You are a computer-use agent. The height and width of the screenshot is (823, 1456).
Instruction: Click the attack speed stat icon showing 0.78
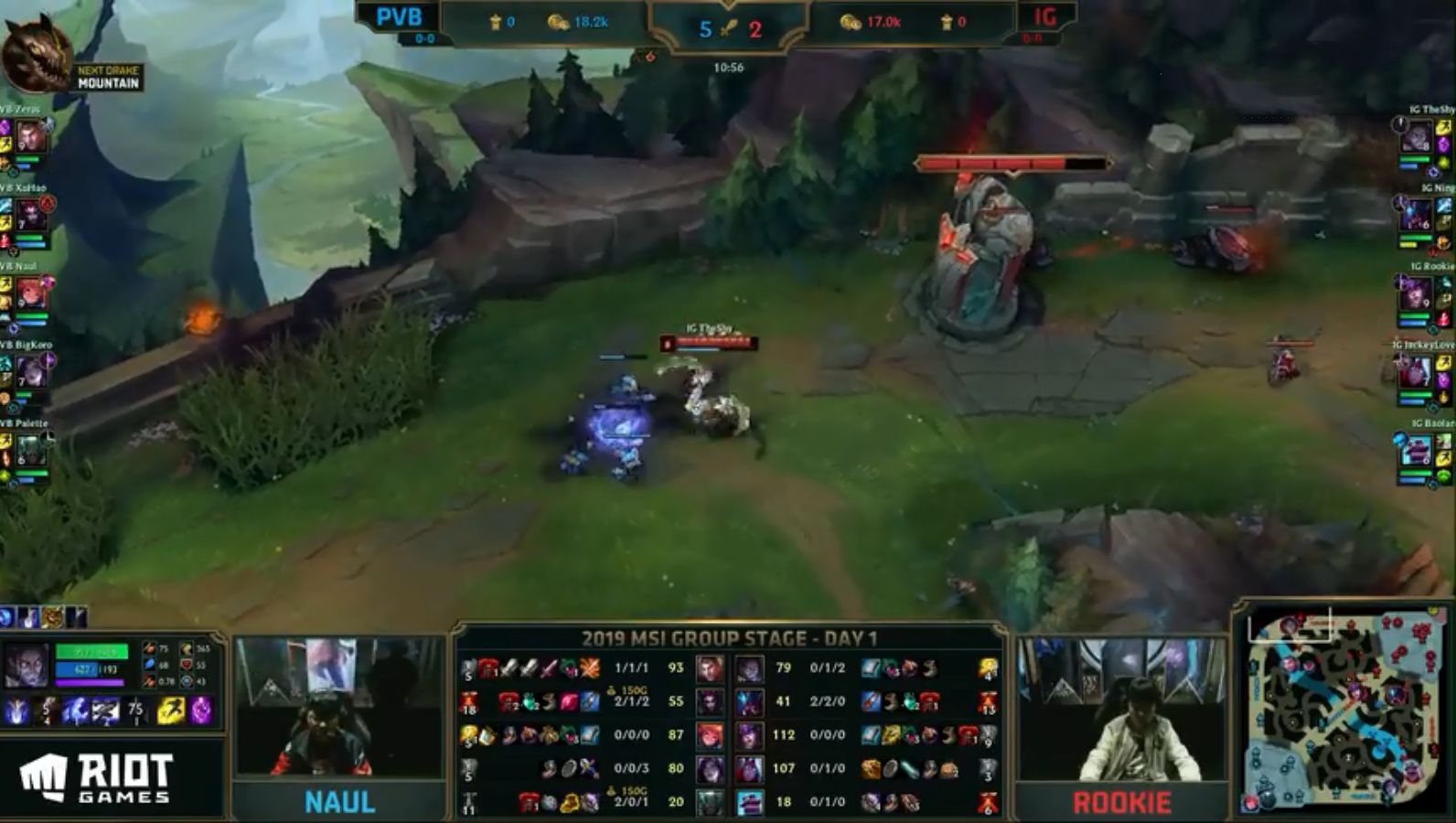[147, 681]
